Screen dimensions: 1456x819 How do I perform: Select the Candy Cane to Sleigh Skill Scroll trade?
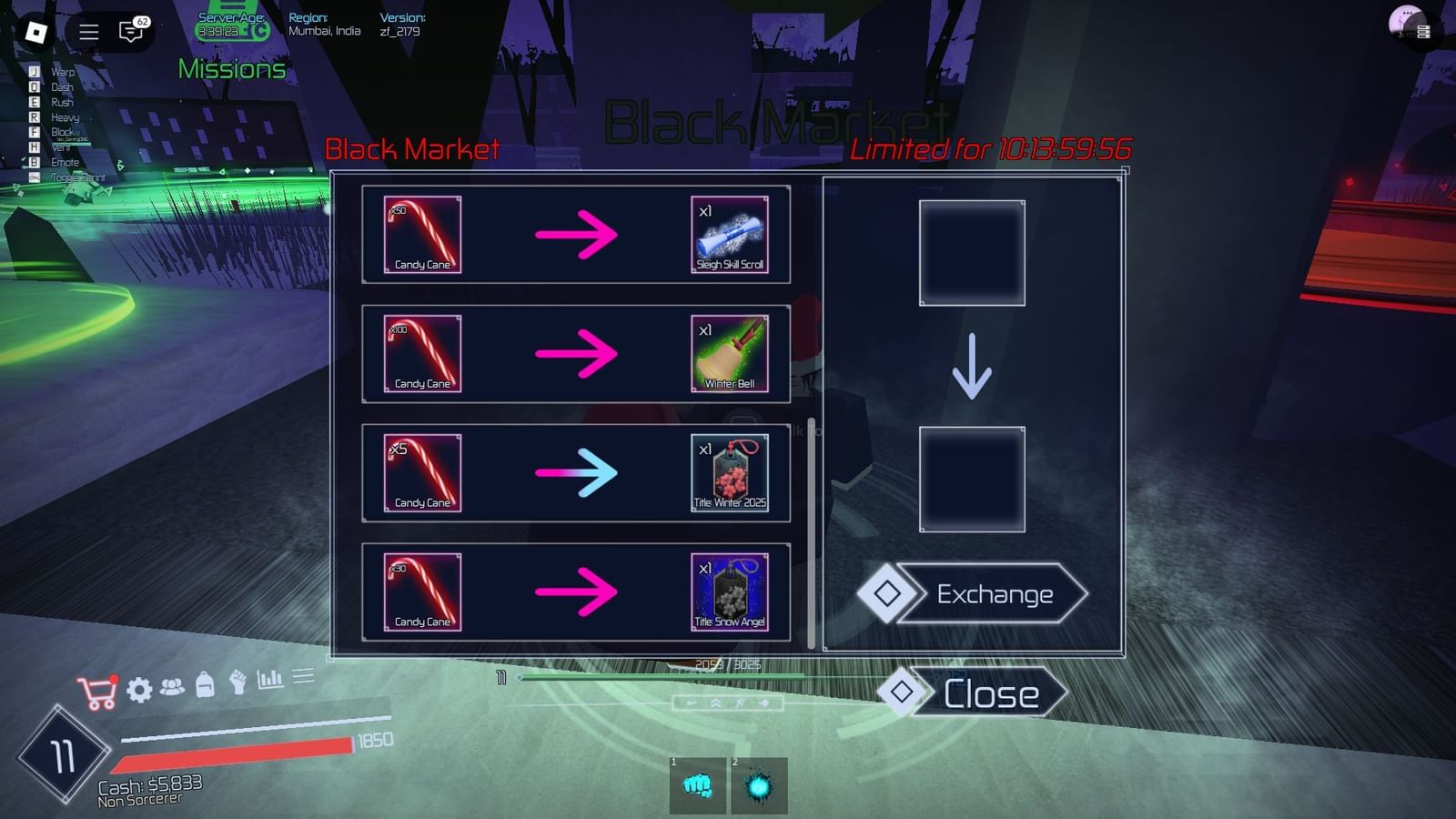[x=576, y=236]
